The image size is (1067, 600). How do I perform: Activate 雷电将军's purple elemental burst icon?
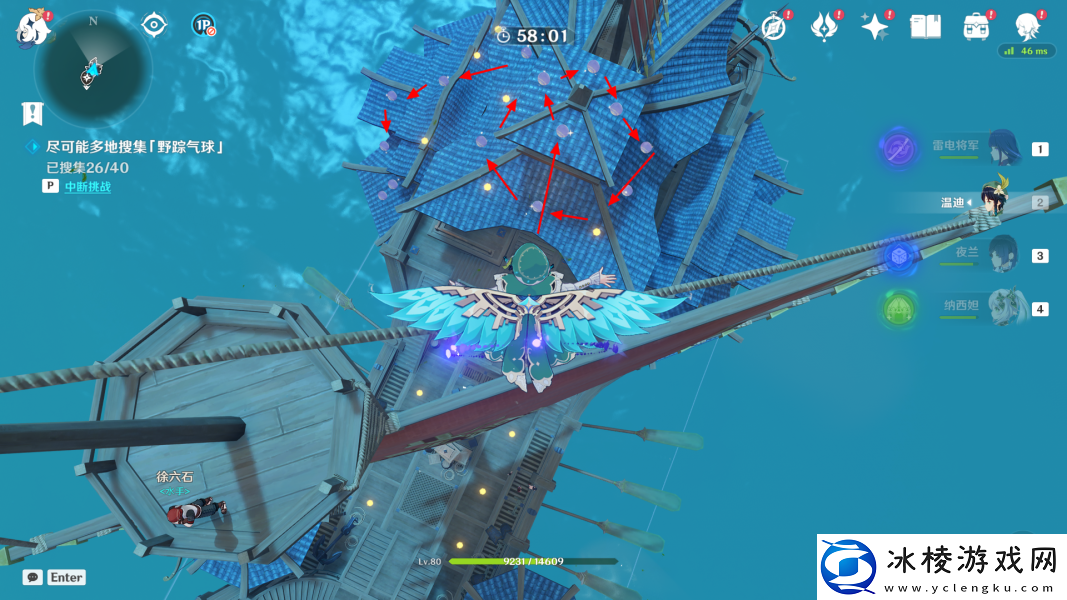[898, 150]
